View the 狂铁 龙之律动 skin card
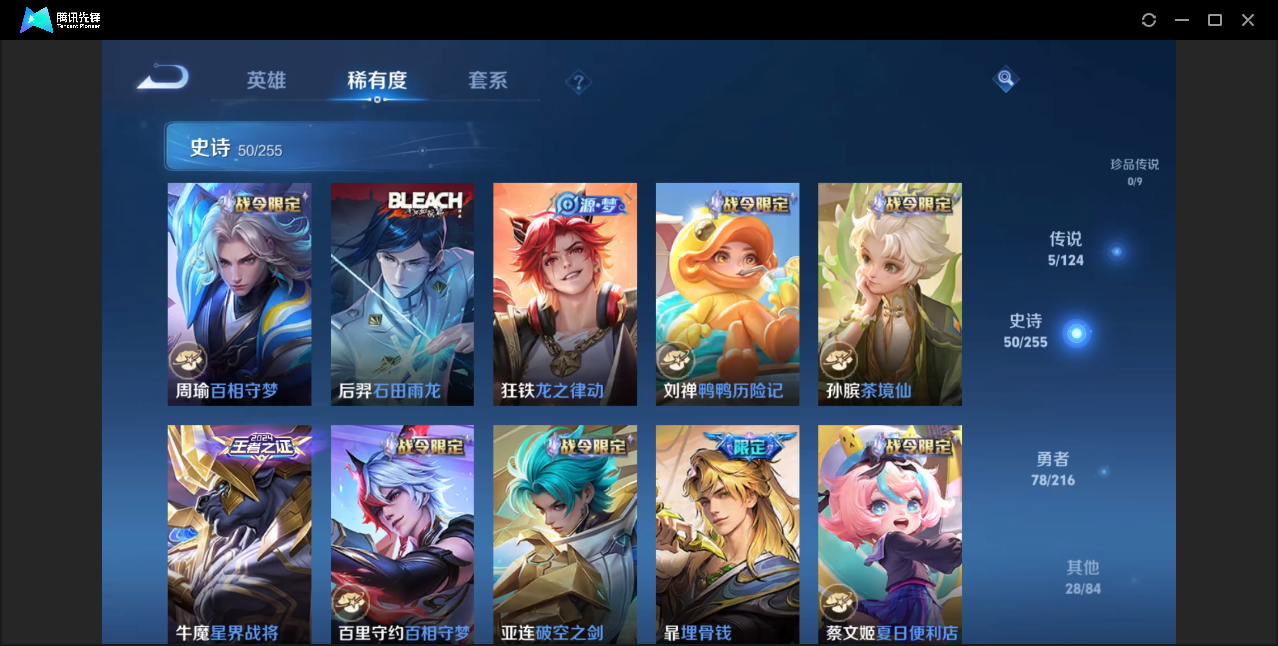Viewport: 1278px width, 646px height. [x=564, y=294]
